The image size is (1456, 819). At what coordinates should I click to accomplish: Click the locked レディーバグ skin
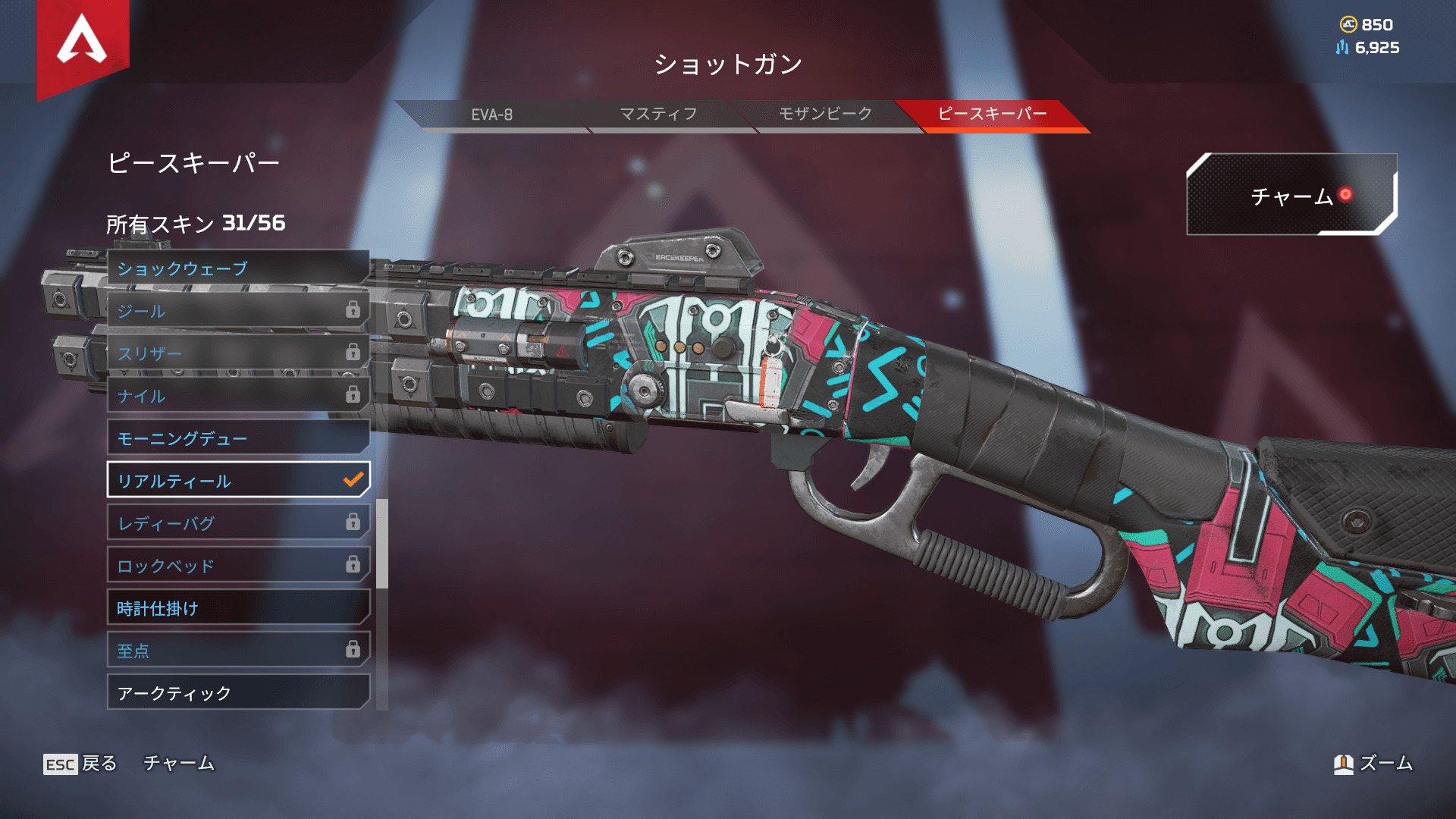[x=238, y=523]
